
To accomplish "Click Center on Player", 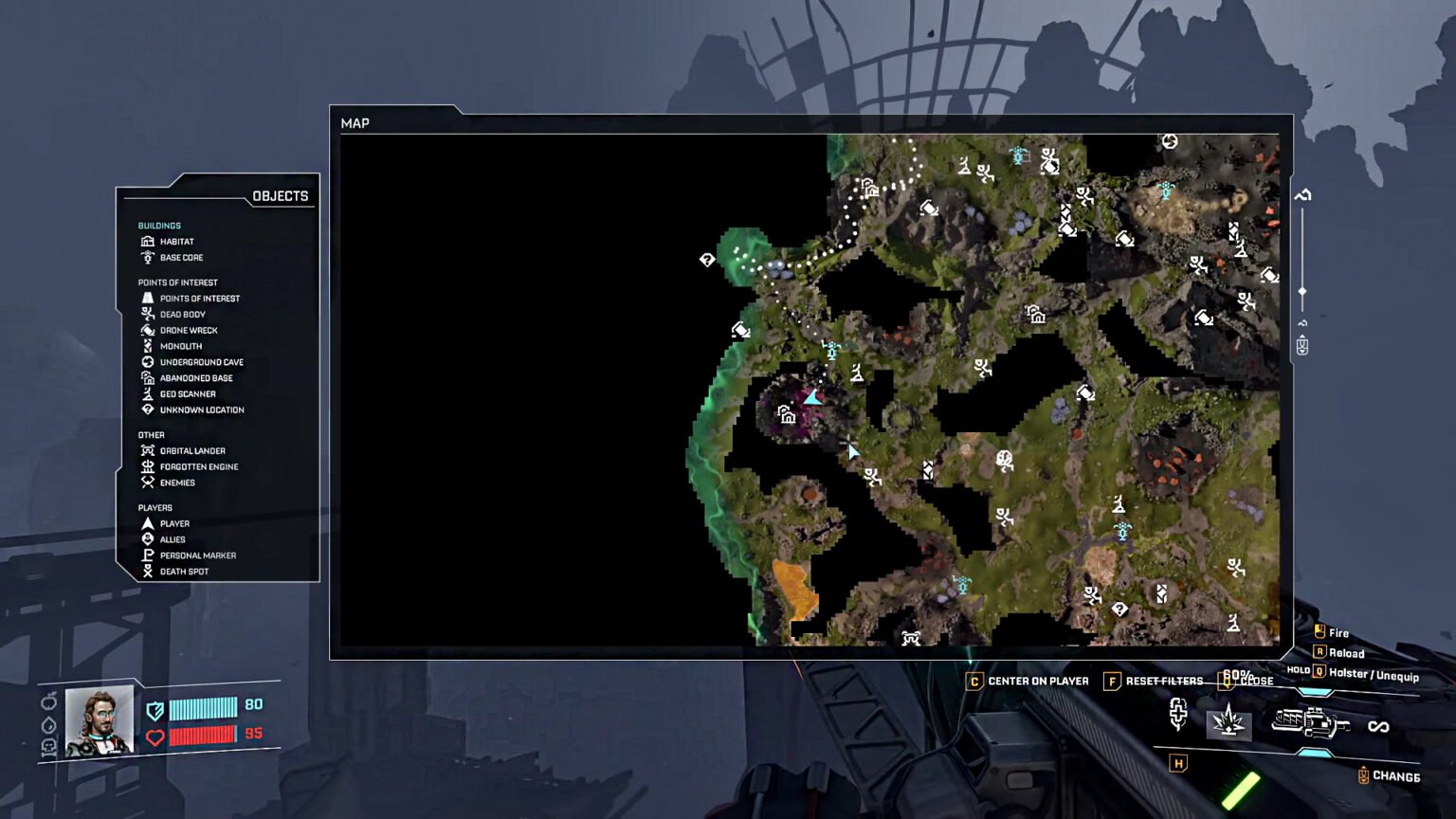I will pos(1028,681).
